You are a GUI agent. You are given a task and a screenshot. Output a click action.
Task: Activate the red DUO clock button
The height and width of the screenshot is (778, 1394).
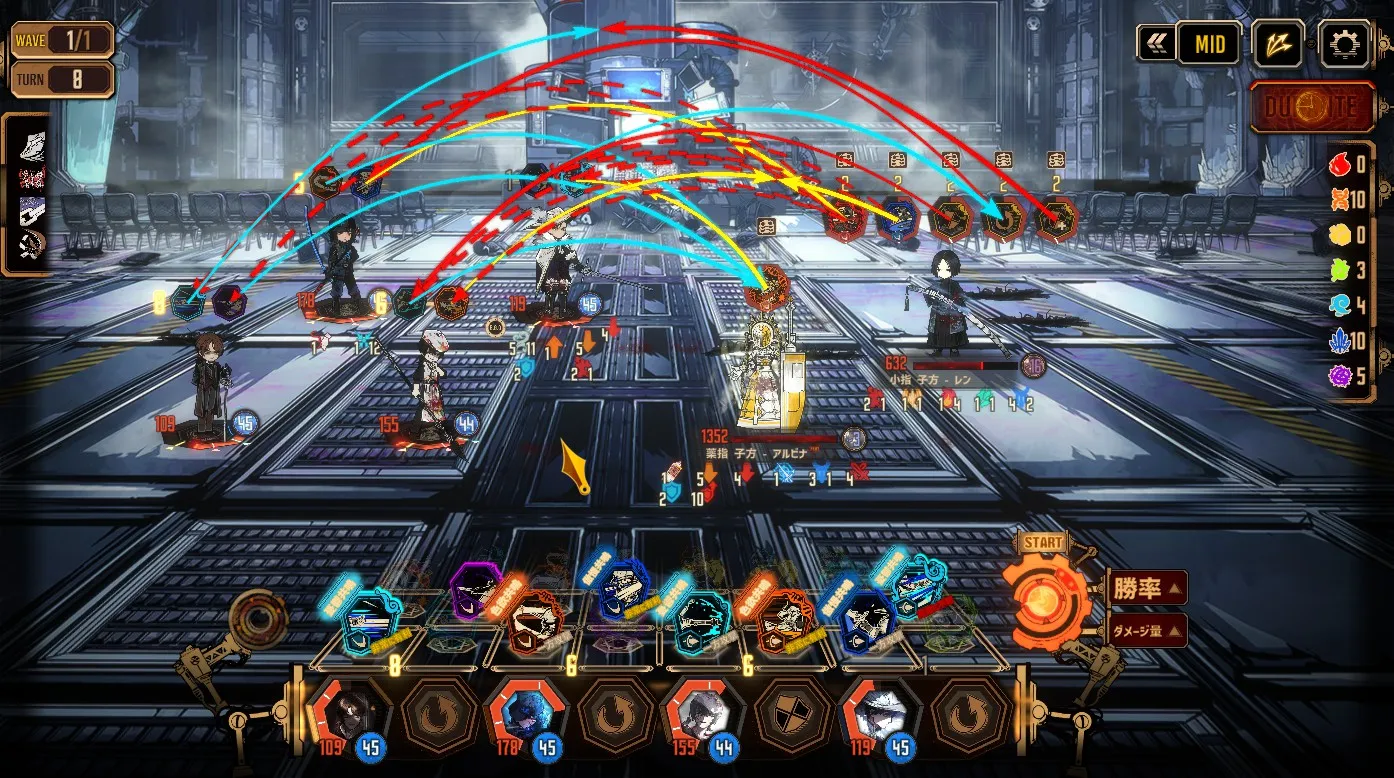1312,107
